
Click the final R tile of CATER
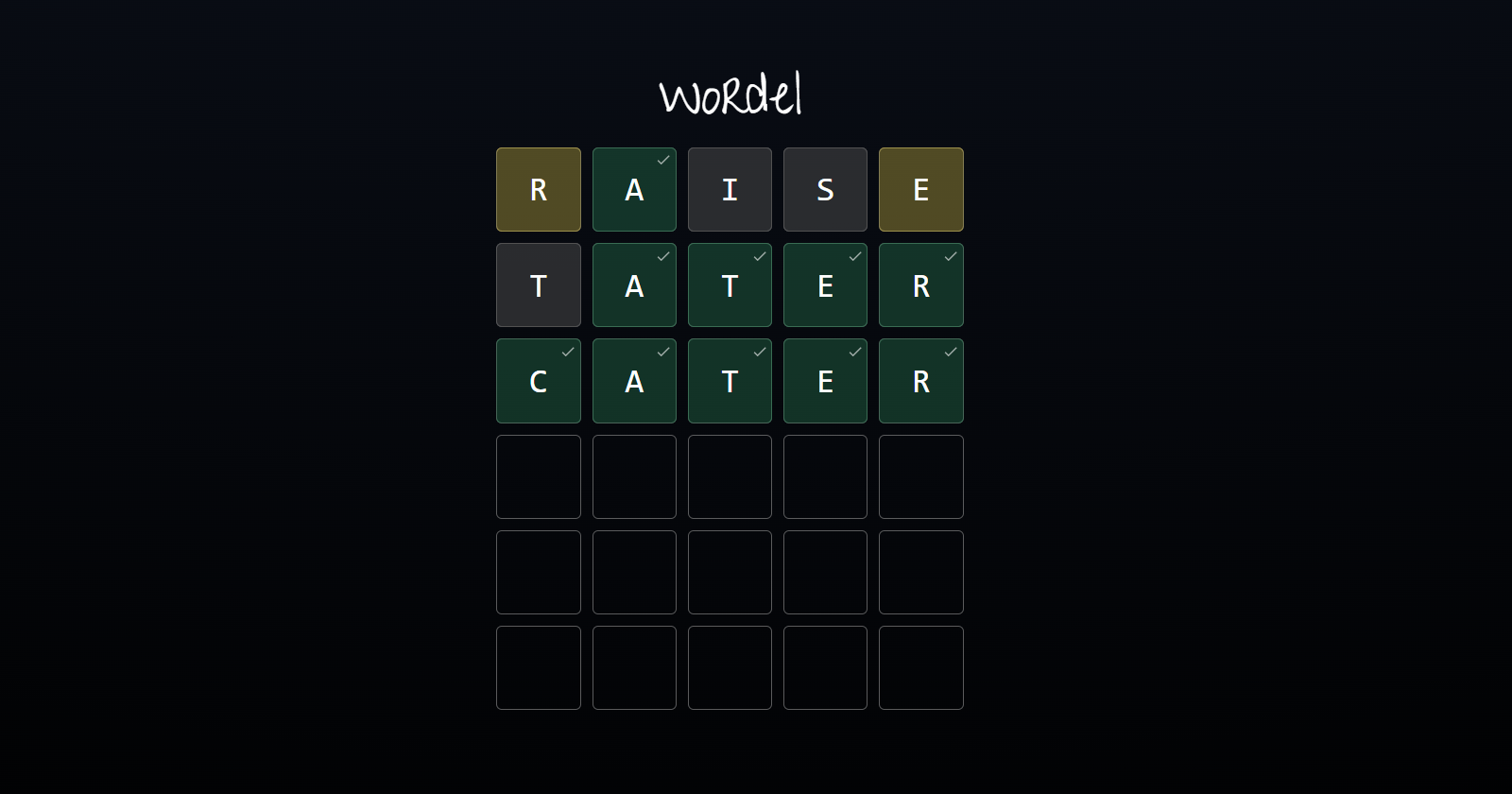point(920,381)
